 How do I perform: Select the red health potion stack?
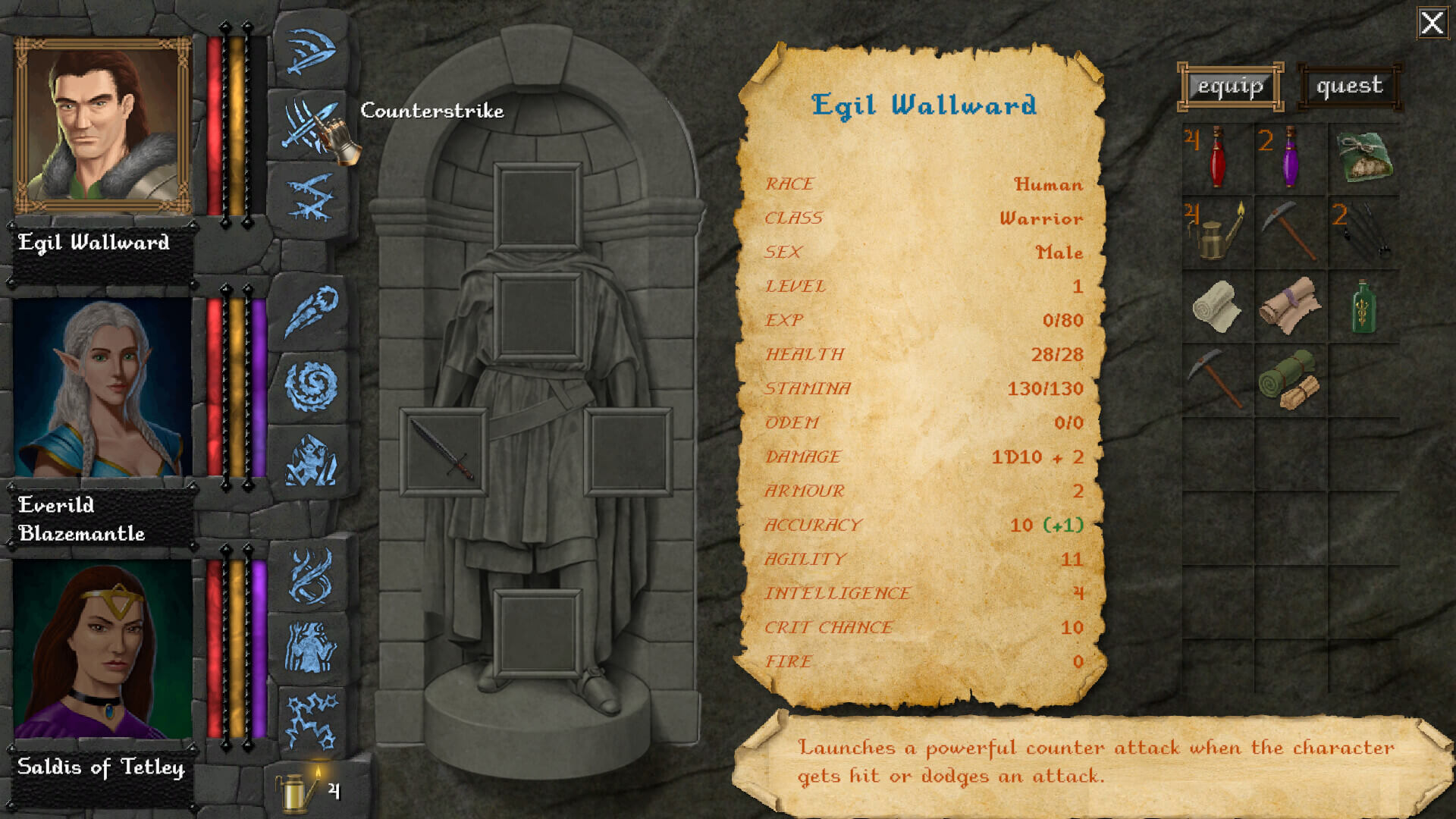point(1216,158)
